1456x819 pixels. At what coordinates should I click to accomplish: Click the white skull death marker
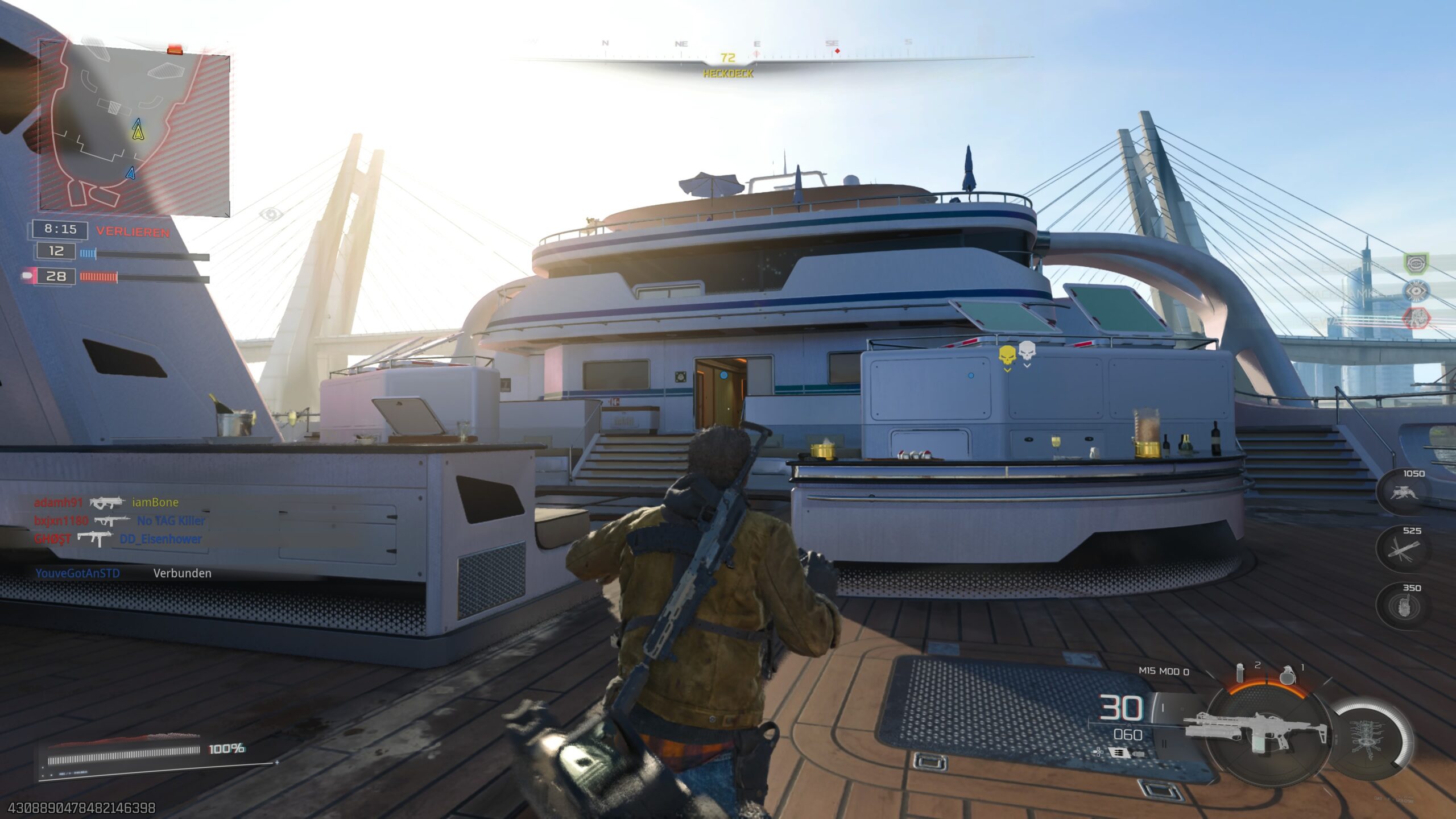pos(1027,351)
